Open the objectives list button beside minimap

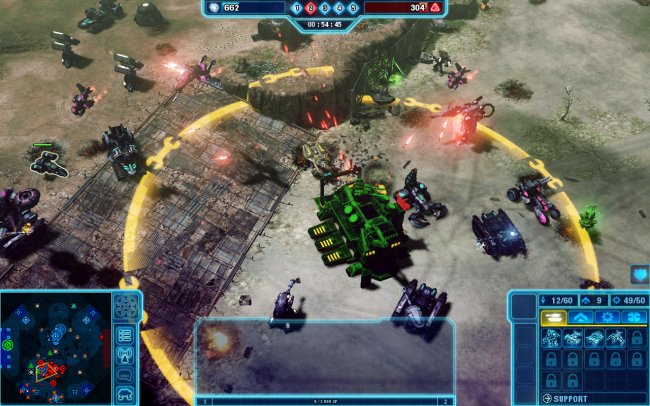[126, 334]
